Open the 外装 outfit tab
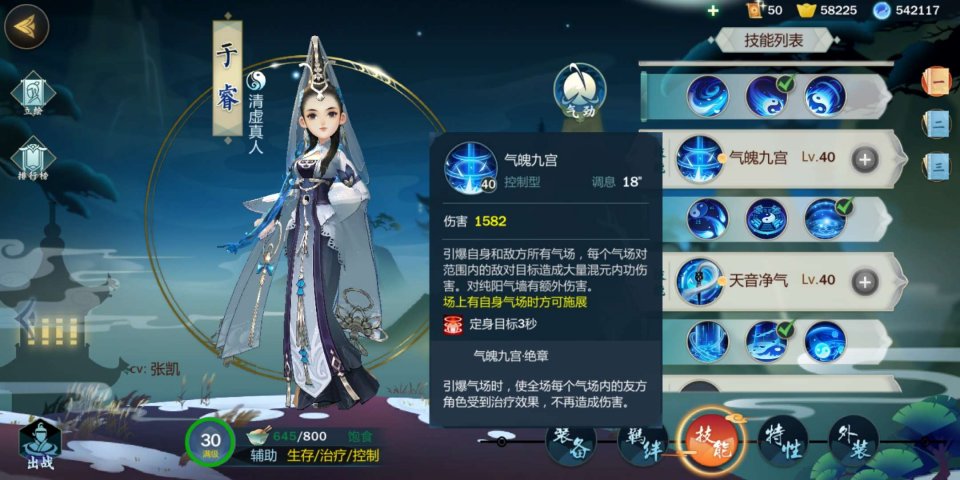 pos(852,440)
